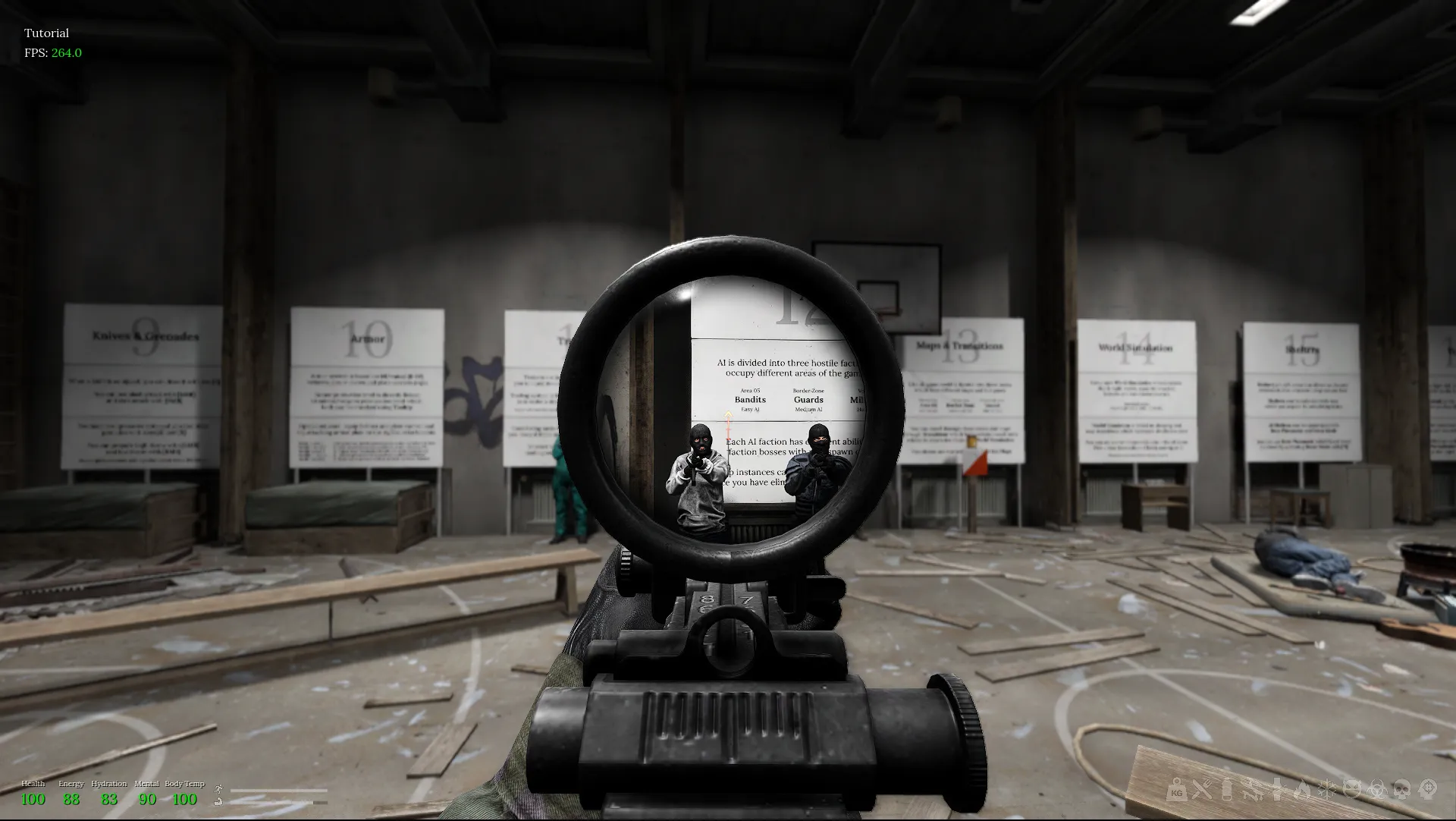Click the water bottle hydration status icon
This screenshot has width=1456, height=821.
pyautogui.click(x=1226, y=791)
